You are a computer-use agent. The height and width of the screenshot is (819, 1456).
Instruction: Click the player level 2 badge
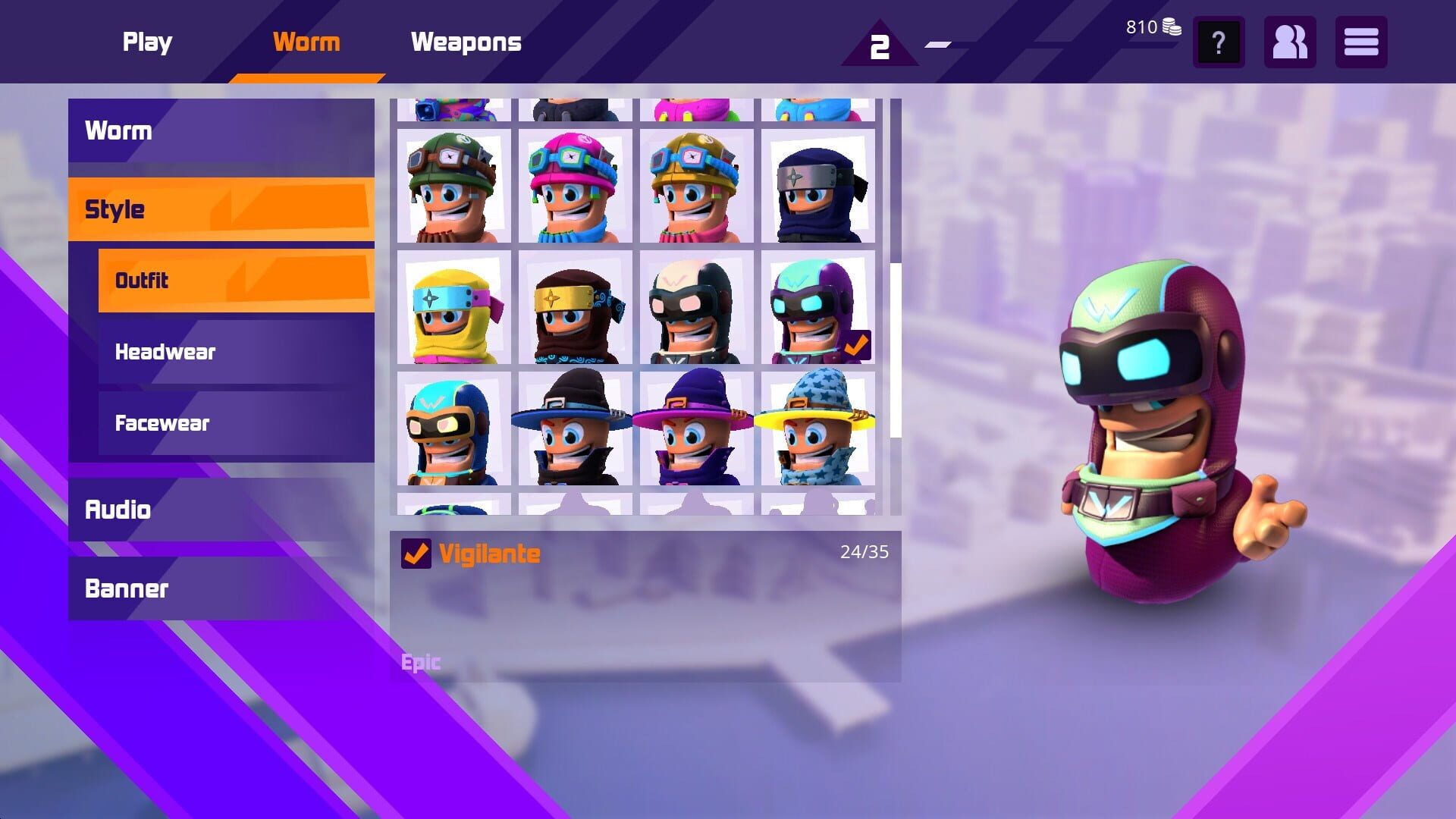click(x=880, y=45)
